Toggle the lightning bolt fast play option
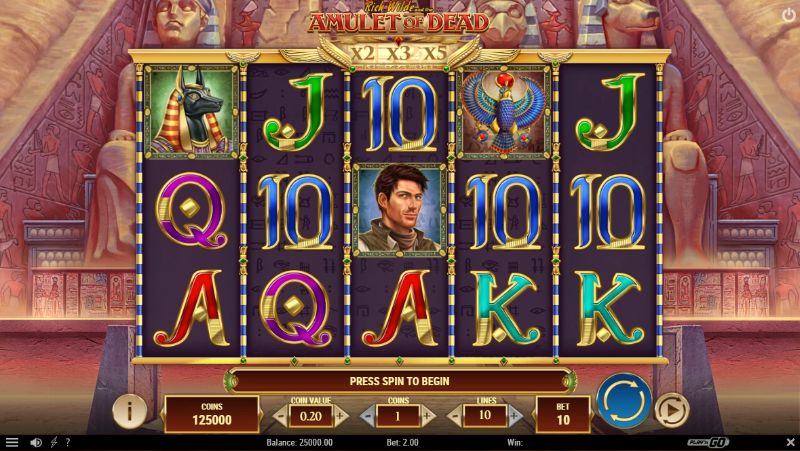Screen dimensions: 800x451 click(53, 442)
